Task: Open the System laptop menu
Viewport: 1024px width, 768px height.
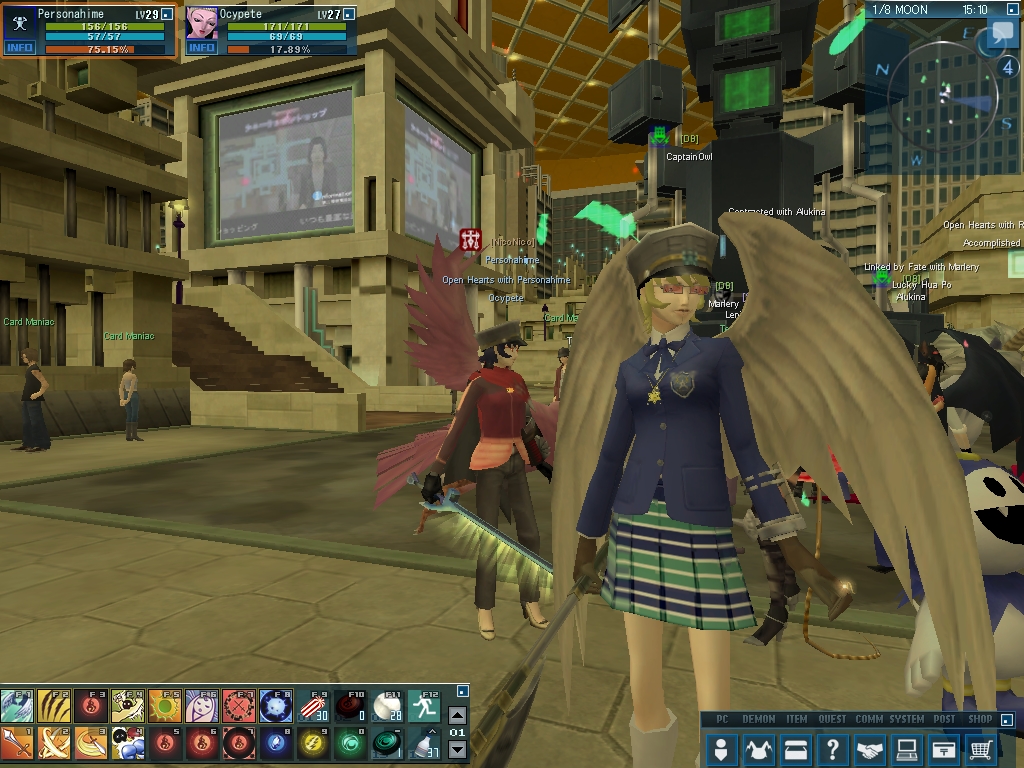Action: (x=907, y=748)
